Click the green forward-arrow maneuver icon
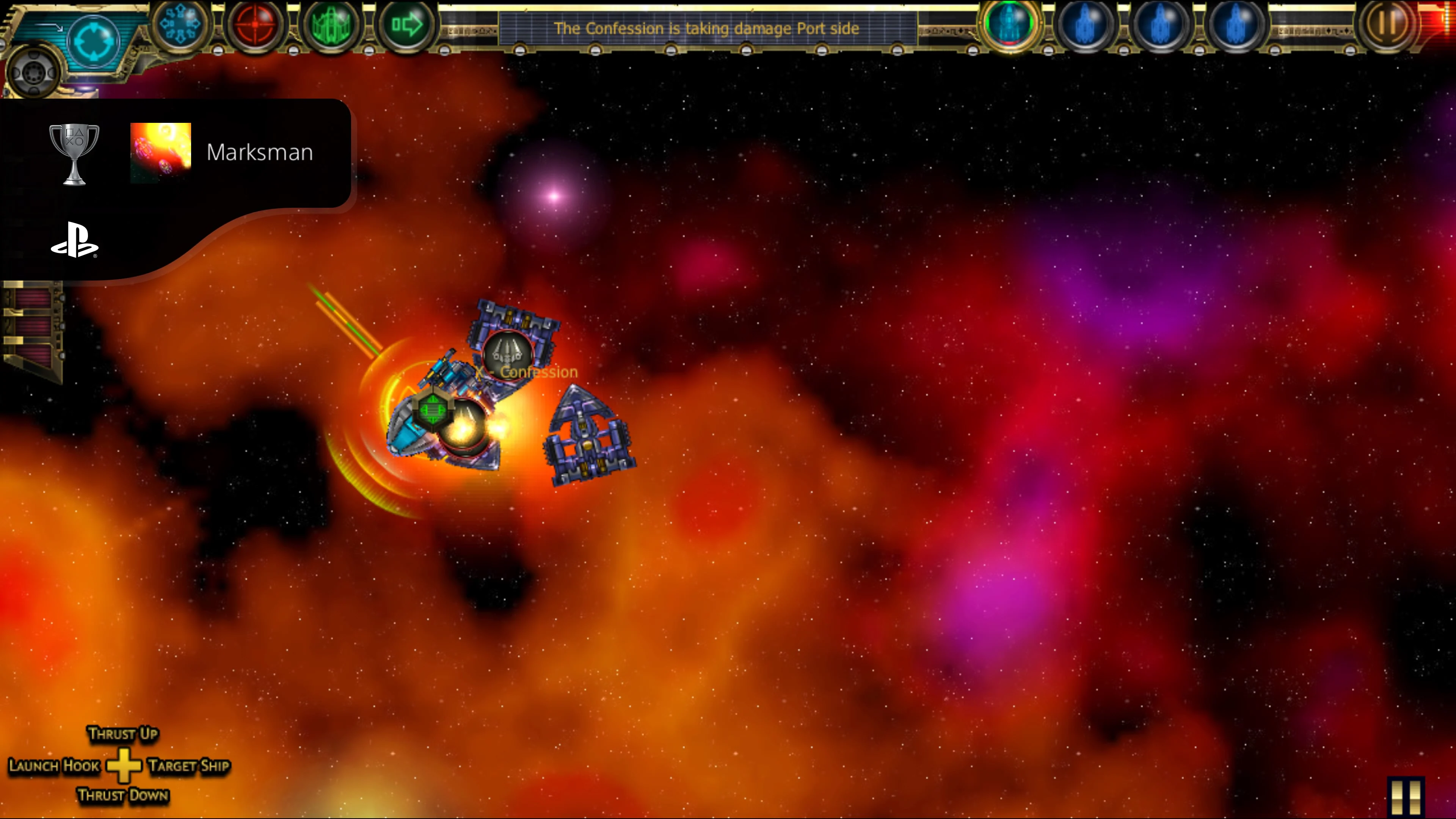The image size is (1456, 819). click(x=408, y=25)
